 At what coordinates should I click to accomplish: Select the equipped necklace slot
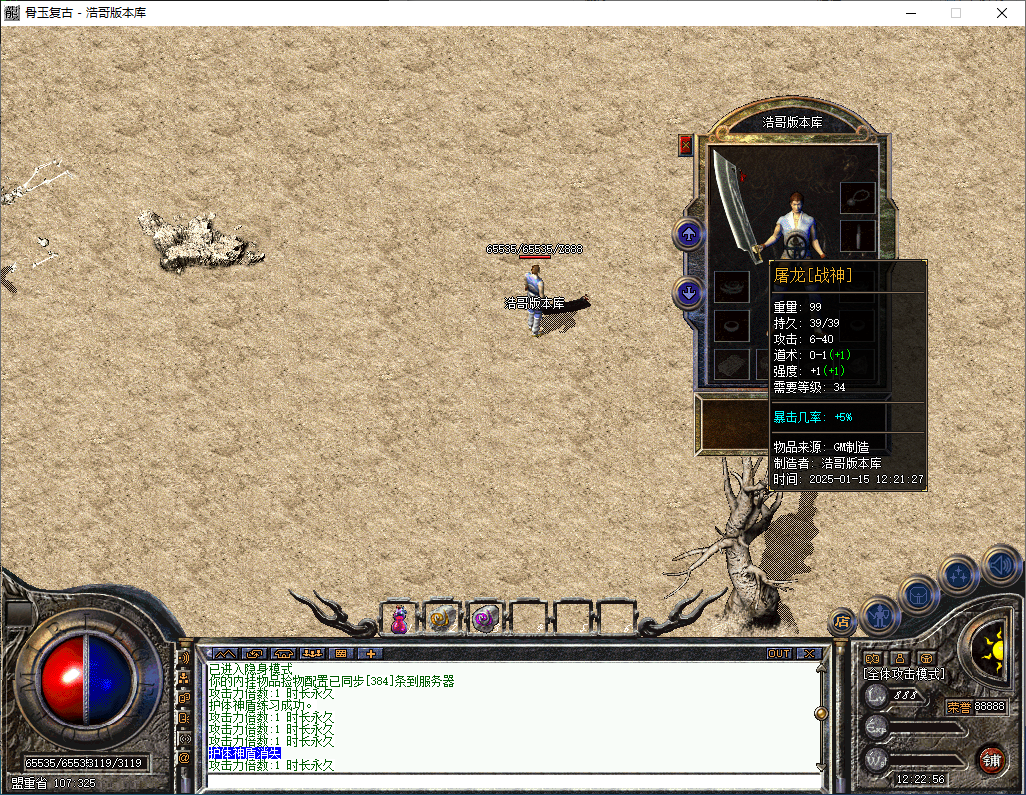(857, 197)
